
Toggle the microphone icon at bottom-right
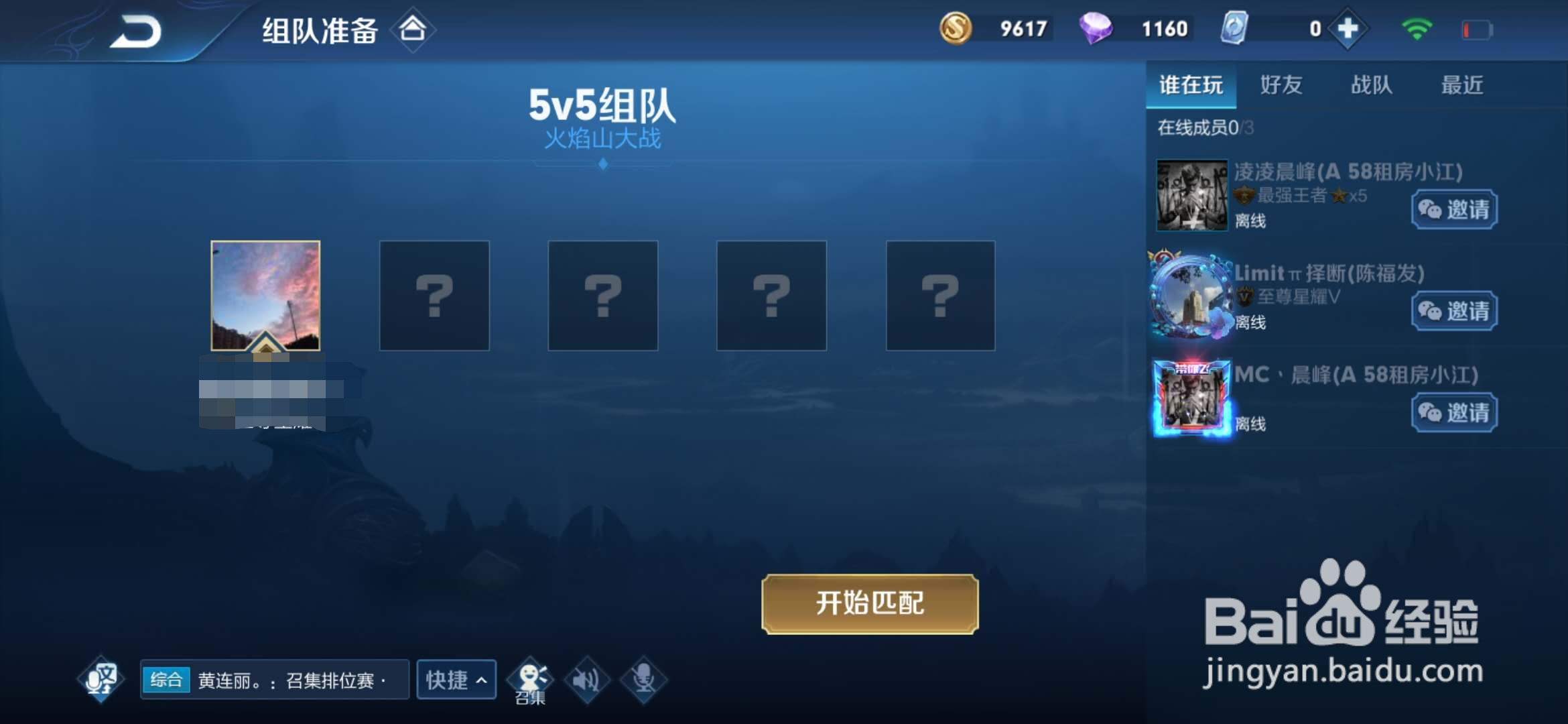[645, 678]
